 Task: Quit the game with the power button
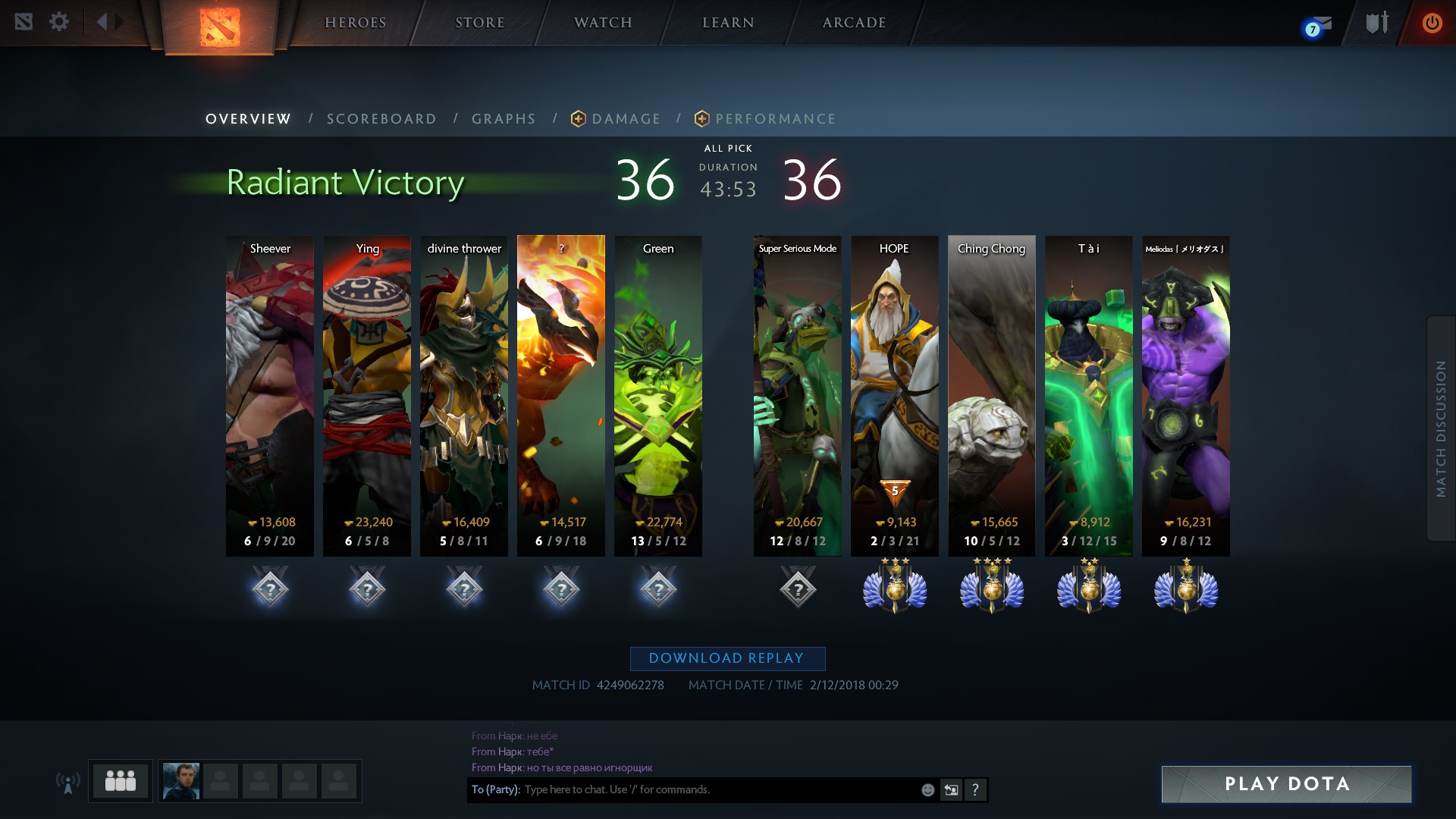tap(1432, 23)
